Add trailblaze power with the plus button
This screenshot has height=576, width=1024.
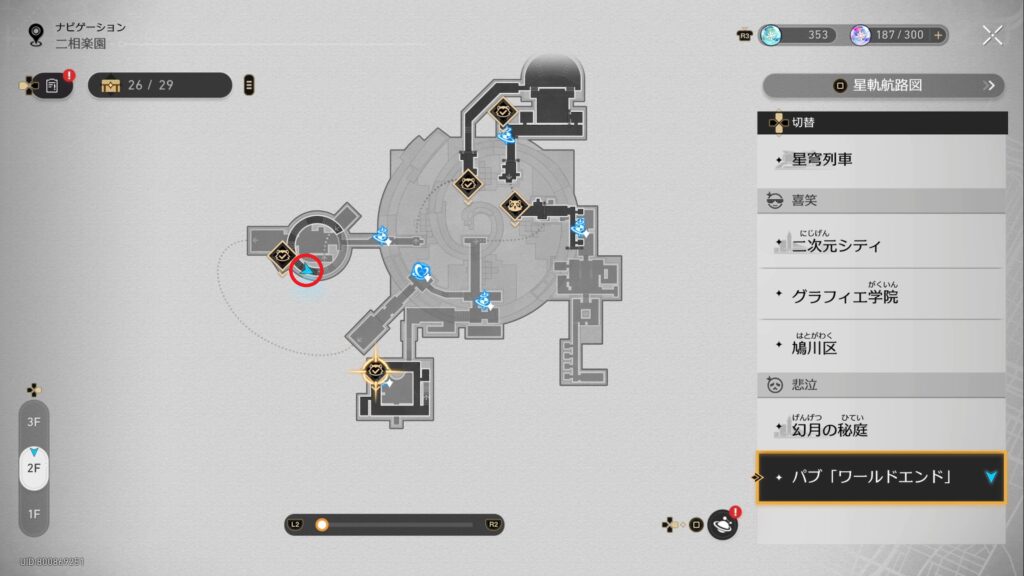(938, 35)
